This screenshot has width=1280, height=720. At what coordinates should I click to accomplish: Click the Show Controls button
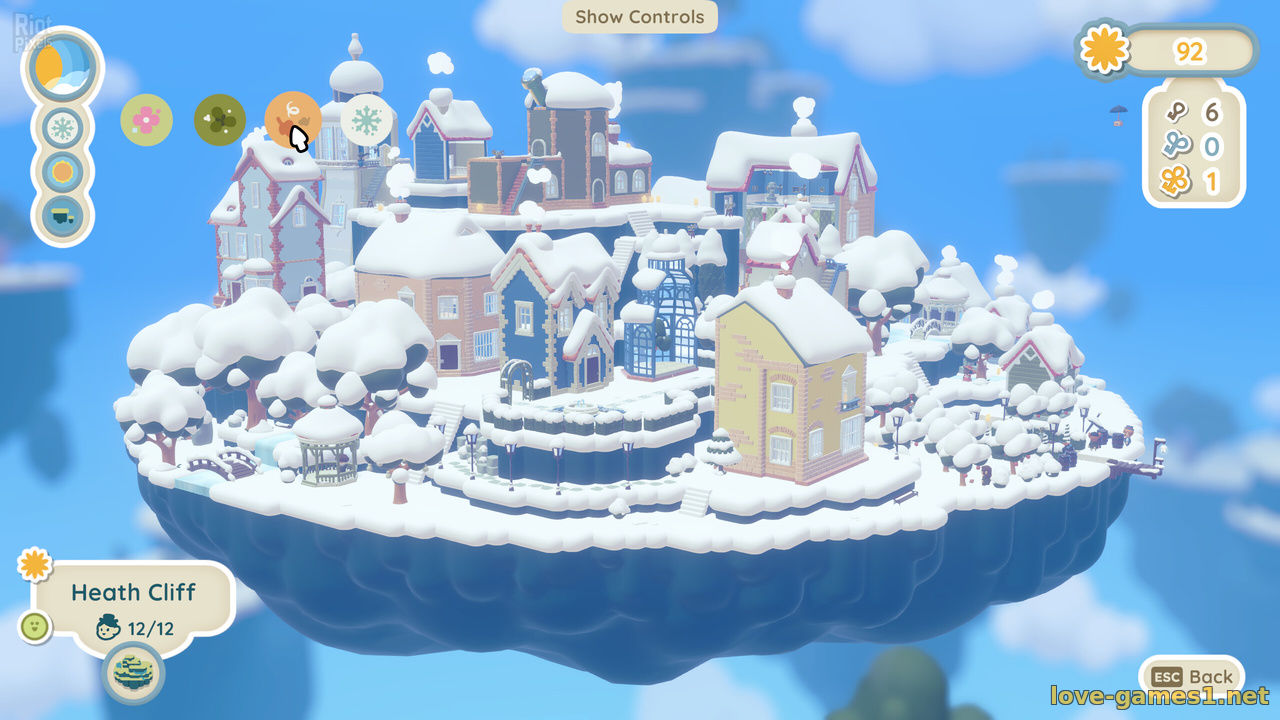tap(640, 17)
